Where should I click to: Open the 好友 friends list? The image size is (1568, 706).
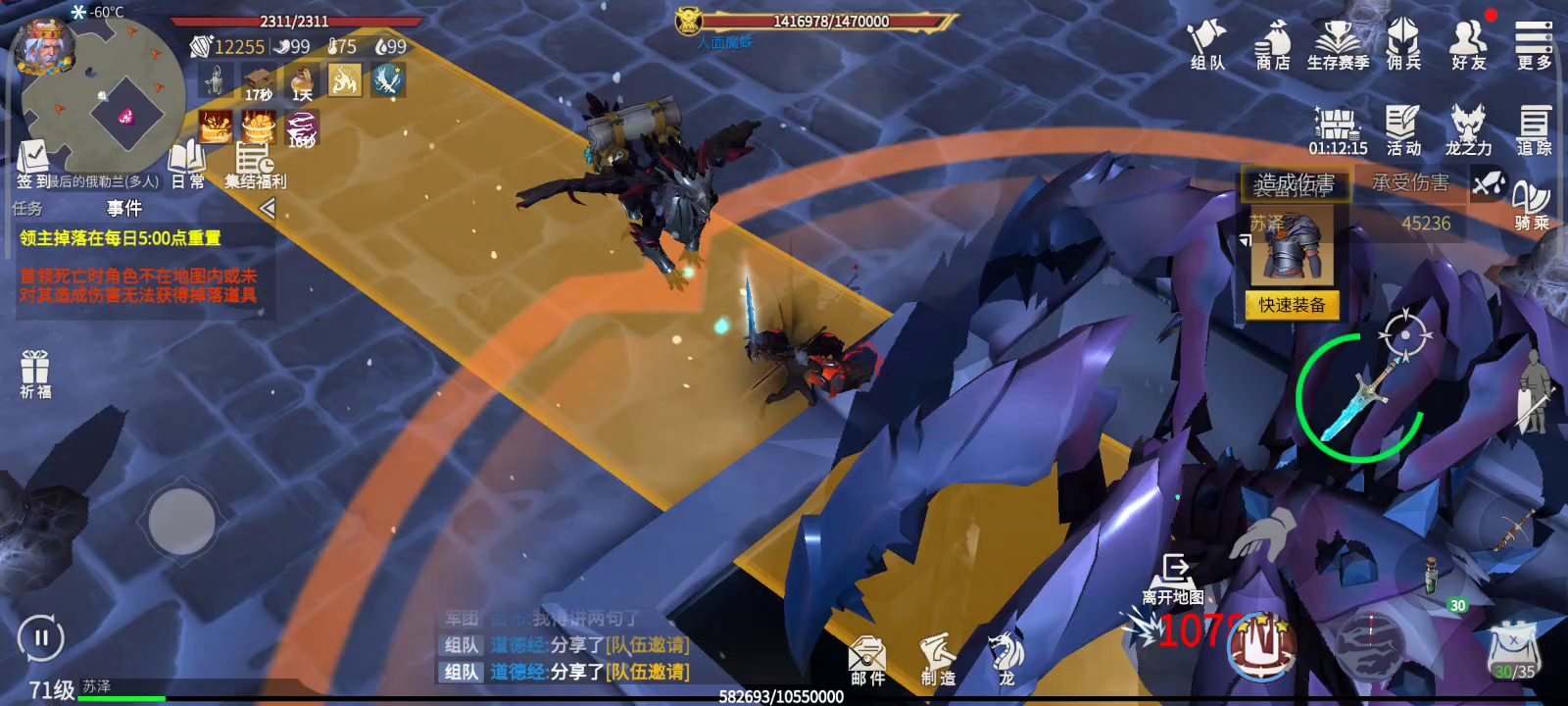click(1468, 45)
